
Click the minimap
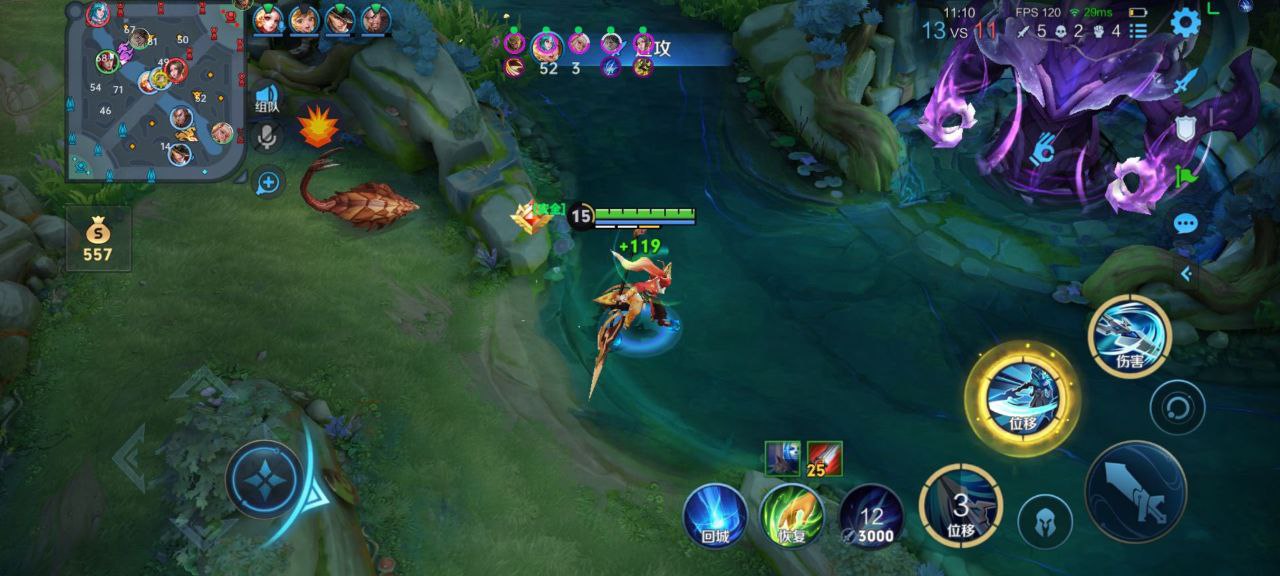point(156,92)
